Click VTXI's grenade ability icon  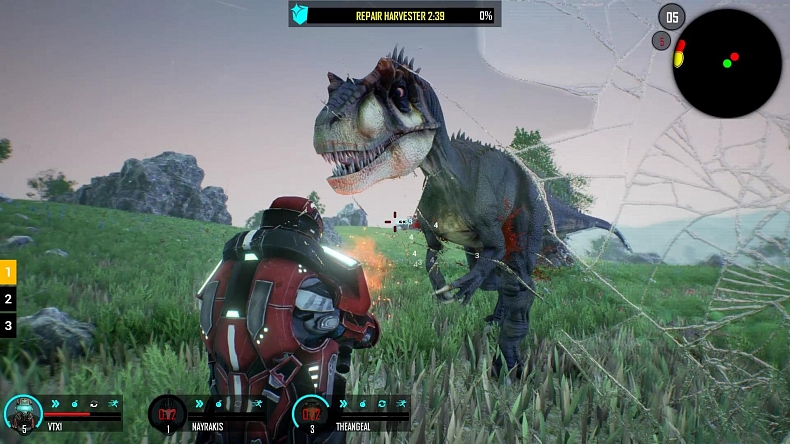73,403
